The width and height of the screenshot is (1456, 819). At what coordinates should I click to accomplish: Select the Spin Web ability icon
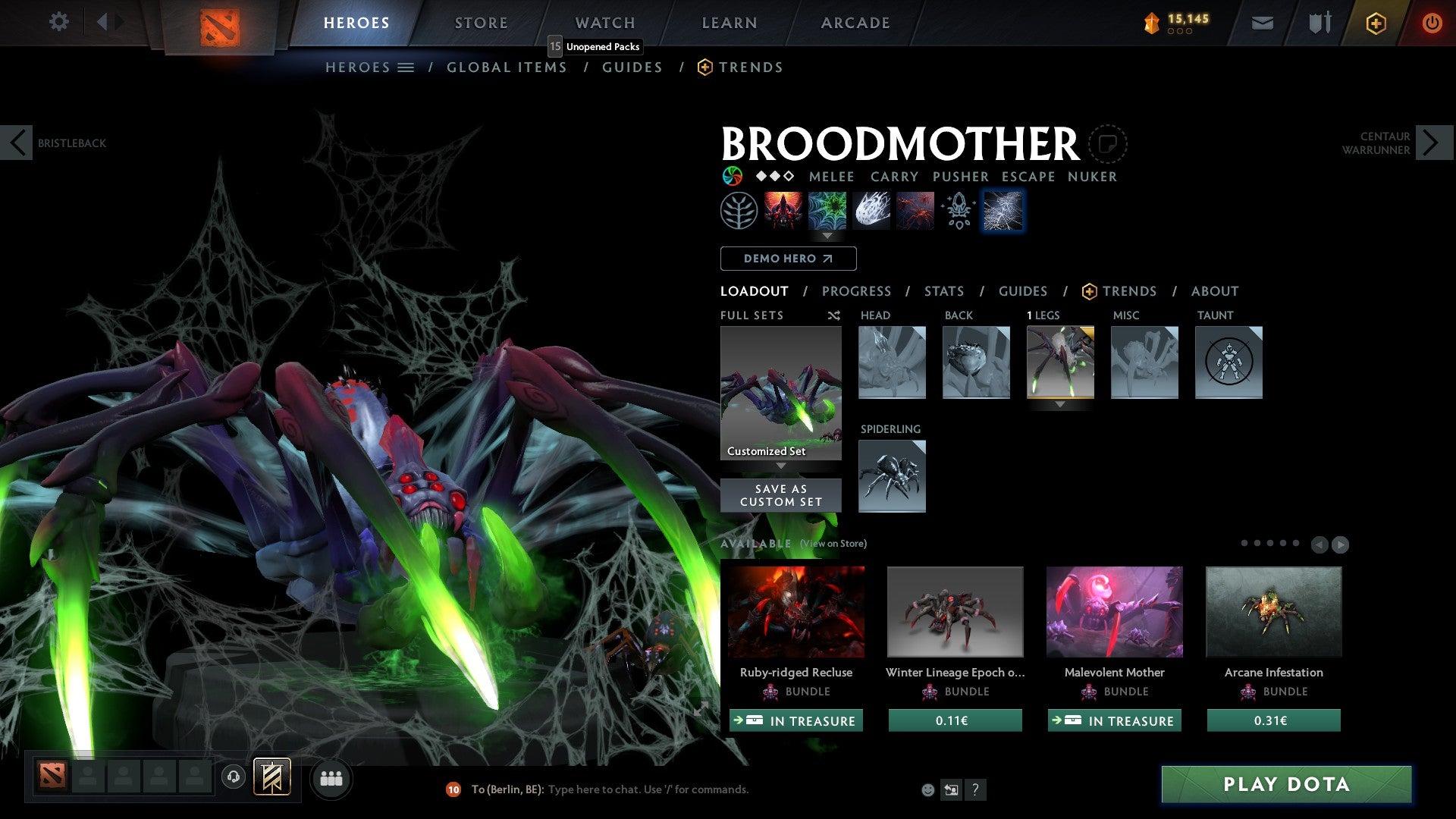pyautogui.click(x=827, y=210)
